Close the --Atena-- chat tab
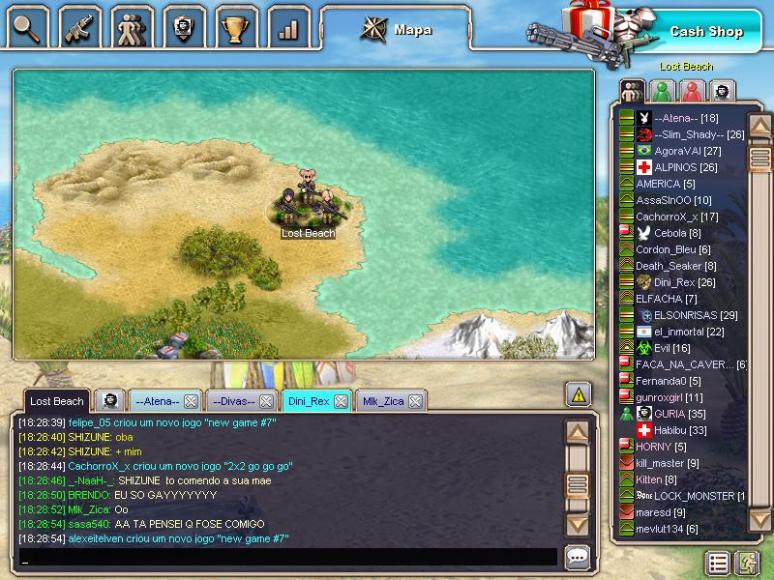 coord(191,401)
